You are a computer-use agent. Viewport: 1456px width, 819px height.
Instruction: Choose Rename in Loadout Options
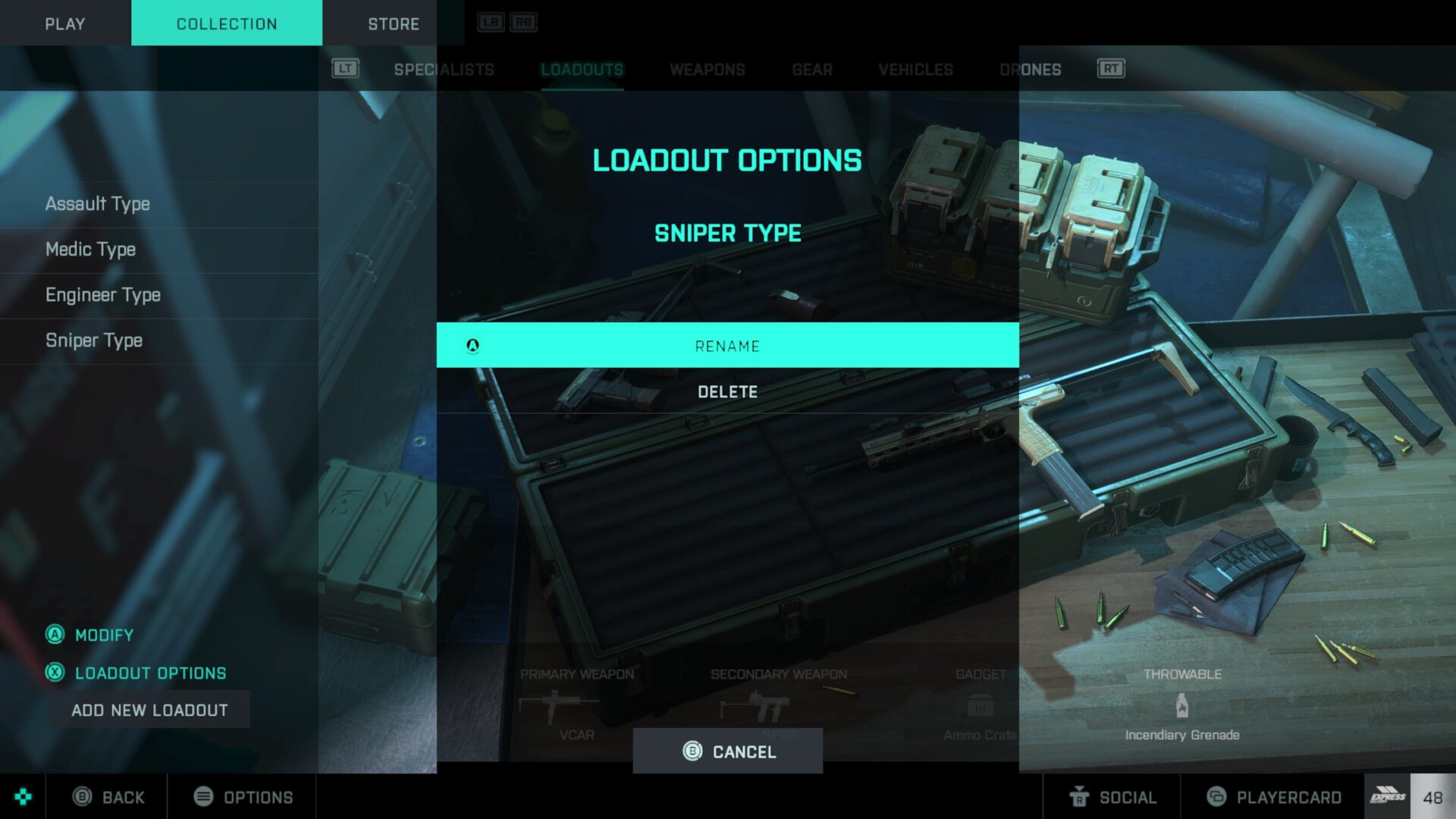click(x=727, y=346)
